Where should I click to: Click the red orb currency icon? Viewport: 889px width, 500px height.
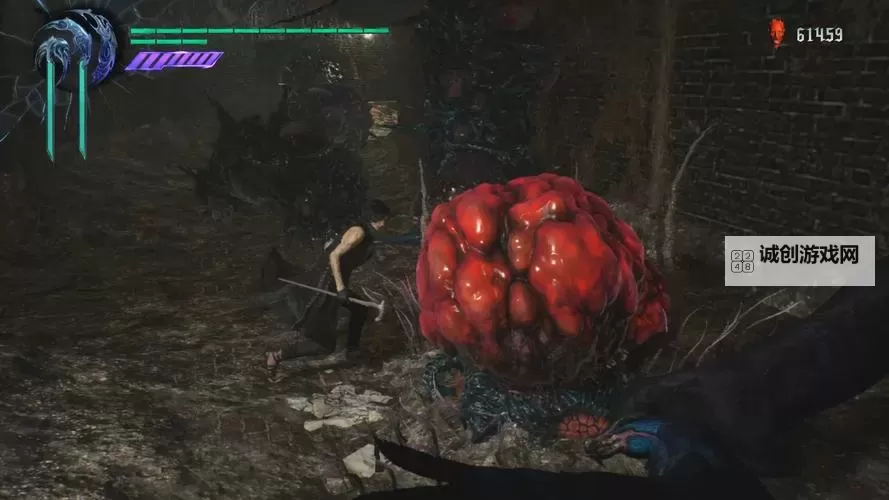777,33
